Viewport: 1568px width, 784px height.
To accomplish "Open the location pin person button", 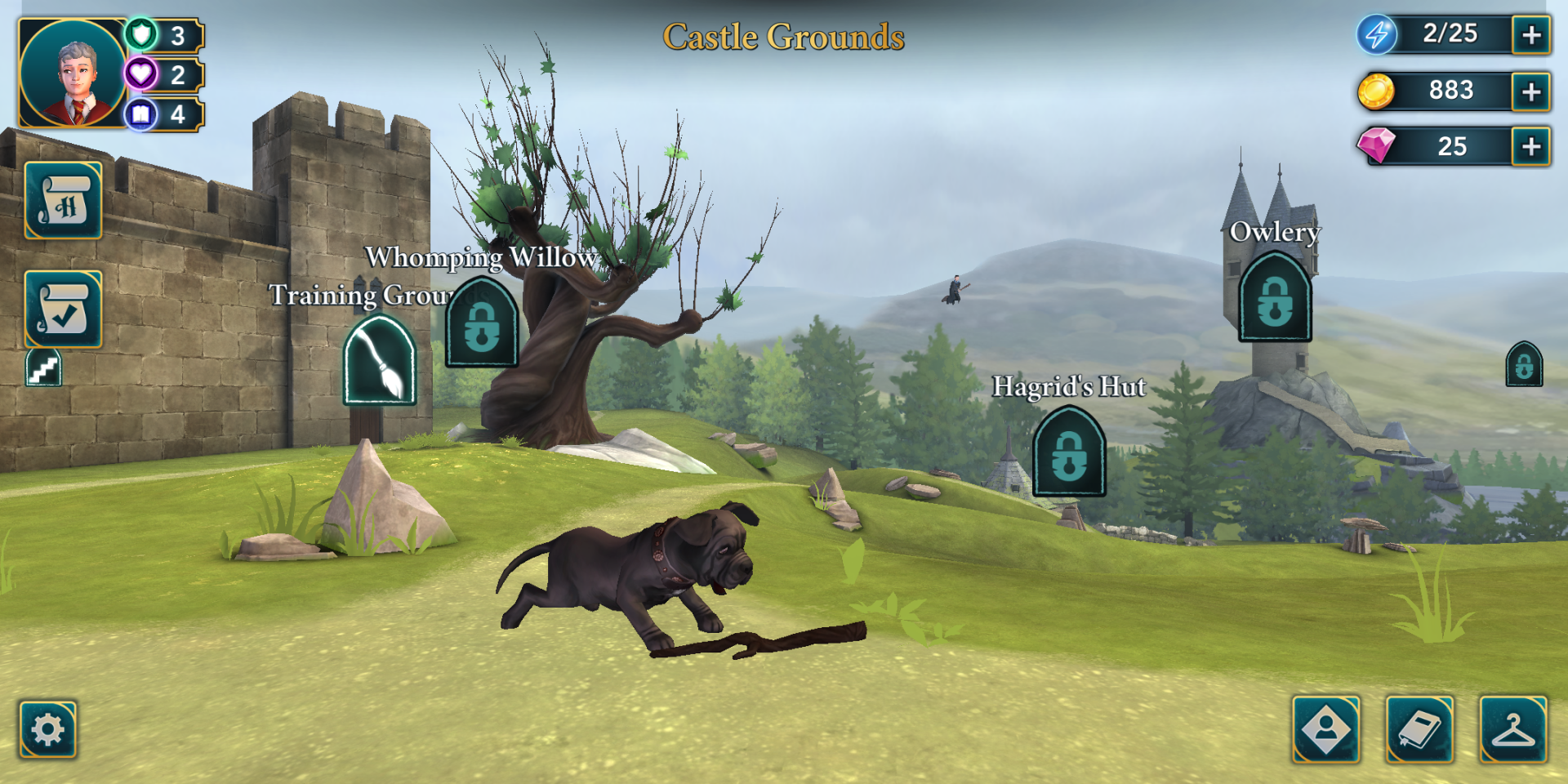I will [x=1326, y=728].
